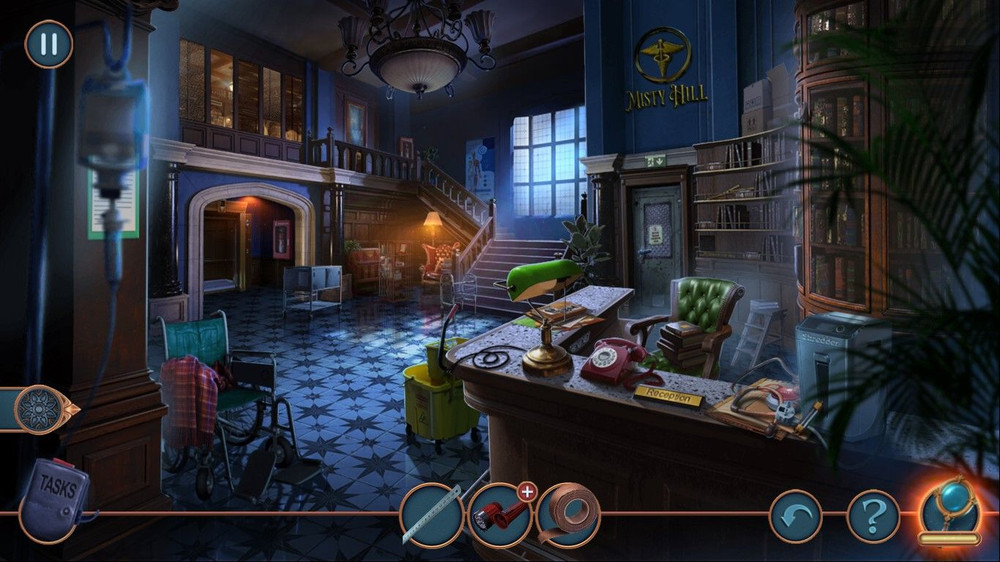Expand the ornate flower side panel tab
The height and width of the screenshot is (562, 1000).
tap(44, 409)
